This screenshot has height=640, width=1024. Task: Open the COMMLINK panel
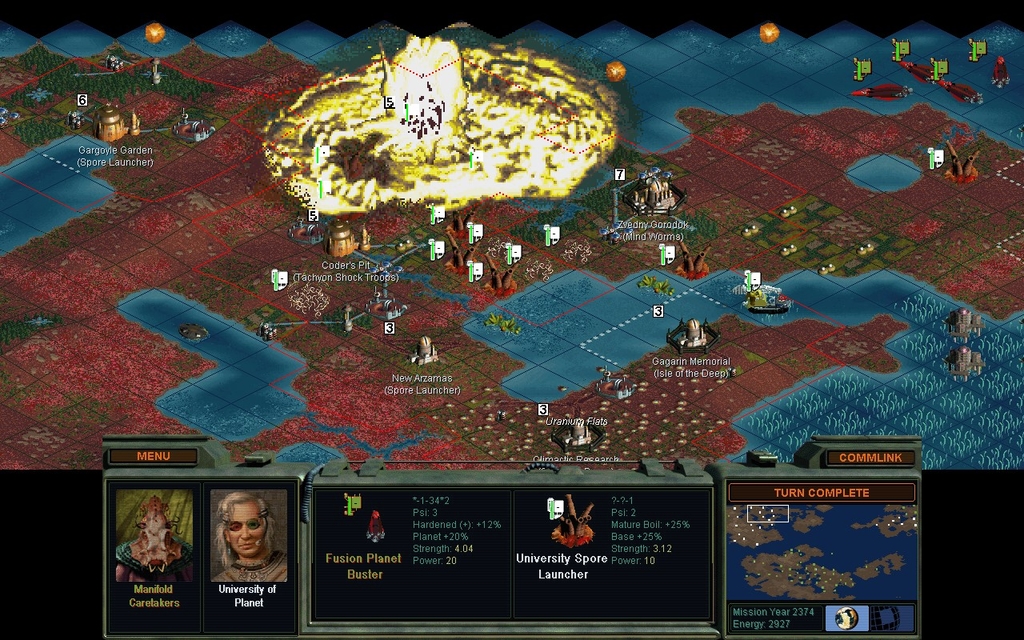tap(870, 458)
